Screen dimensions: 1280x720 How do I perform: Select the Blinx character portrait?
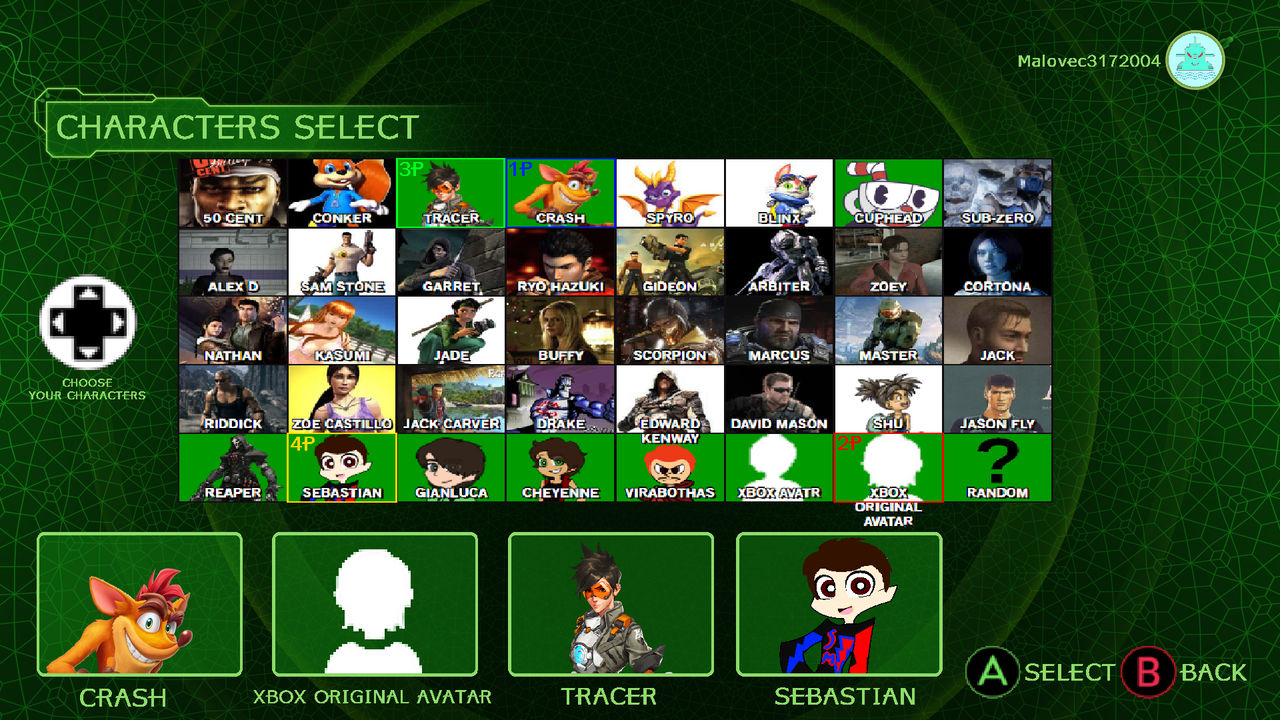pos(780,192)
